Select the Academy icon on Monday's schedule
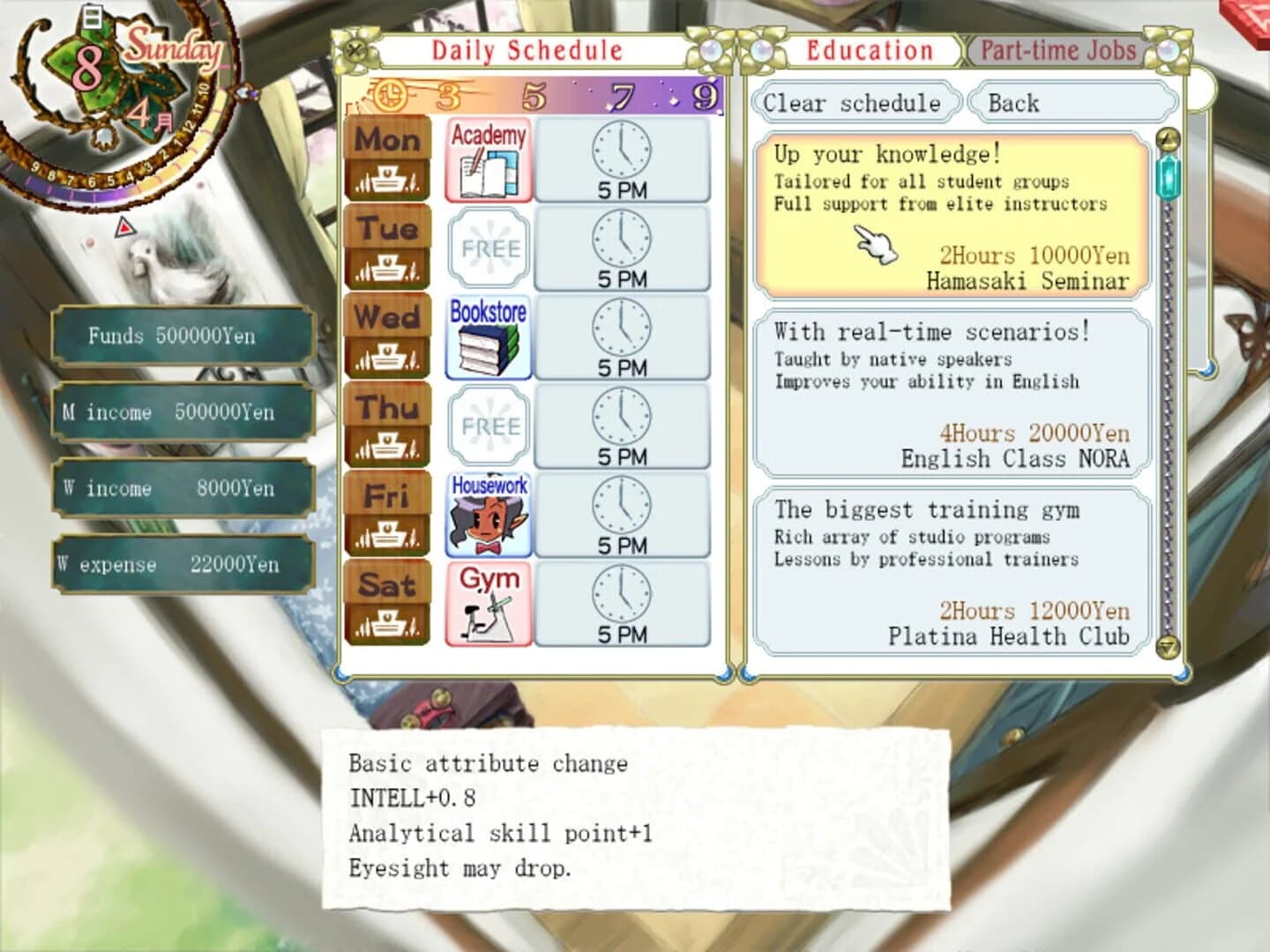 [x=488, y=159]
